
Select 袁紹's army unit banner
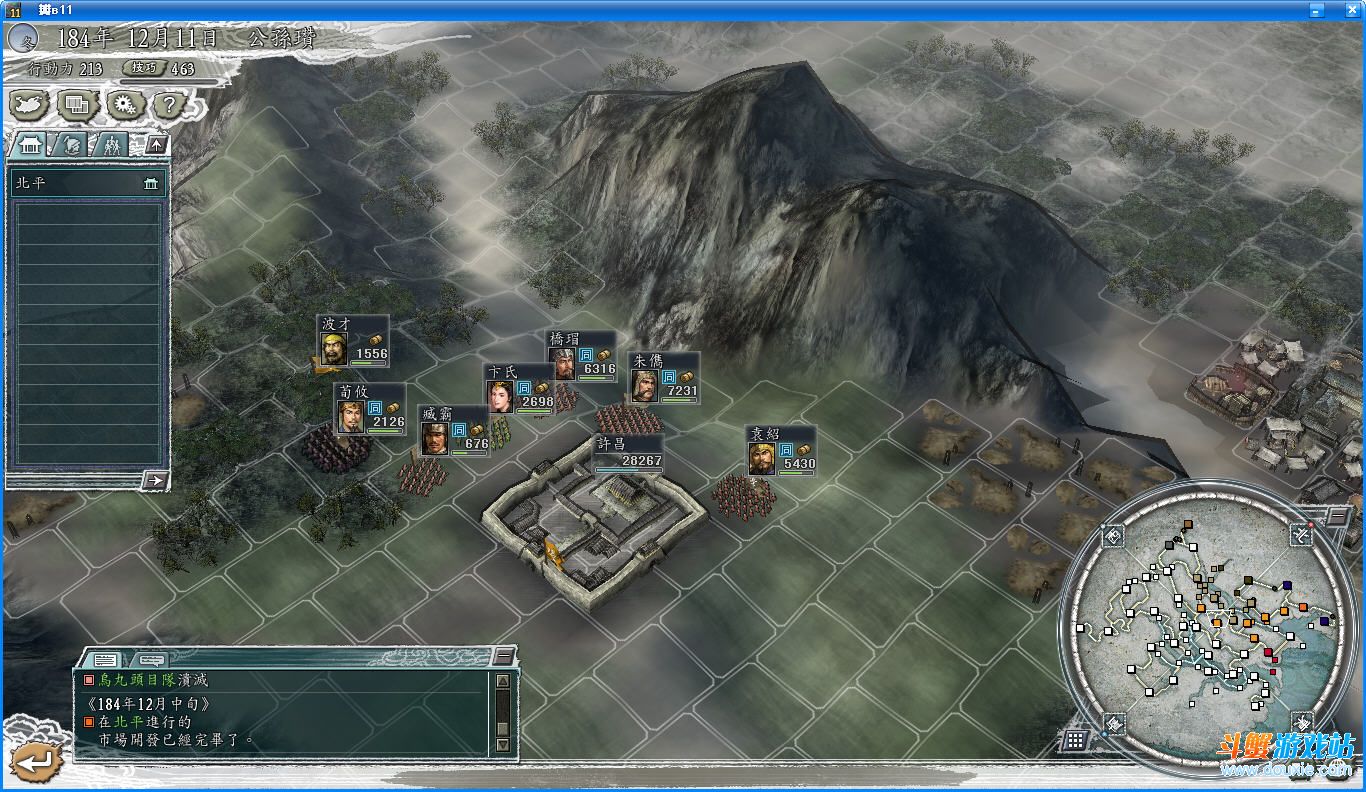781,451
